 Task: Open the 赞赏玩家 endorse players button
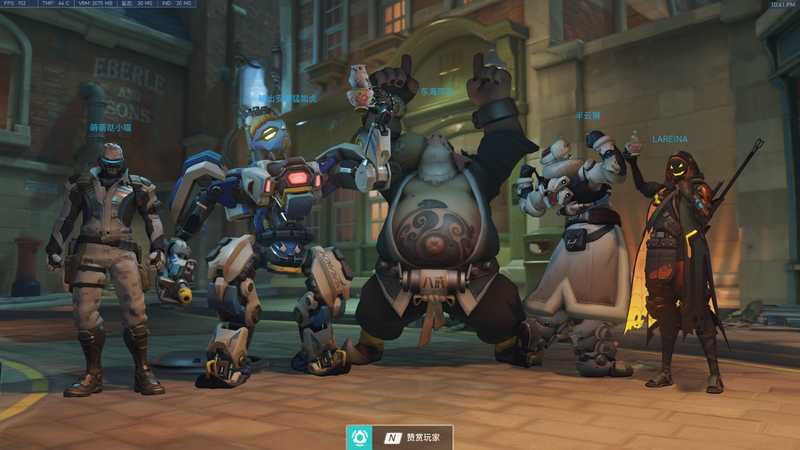coord(400,437)
